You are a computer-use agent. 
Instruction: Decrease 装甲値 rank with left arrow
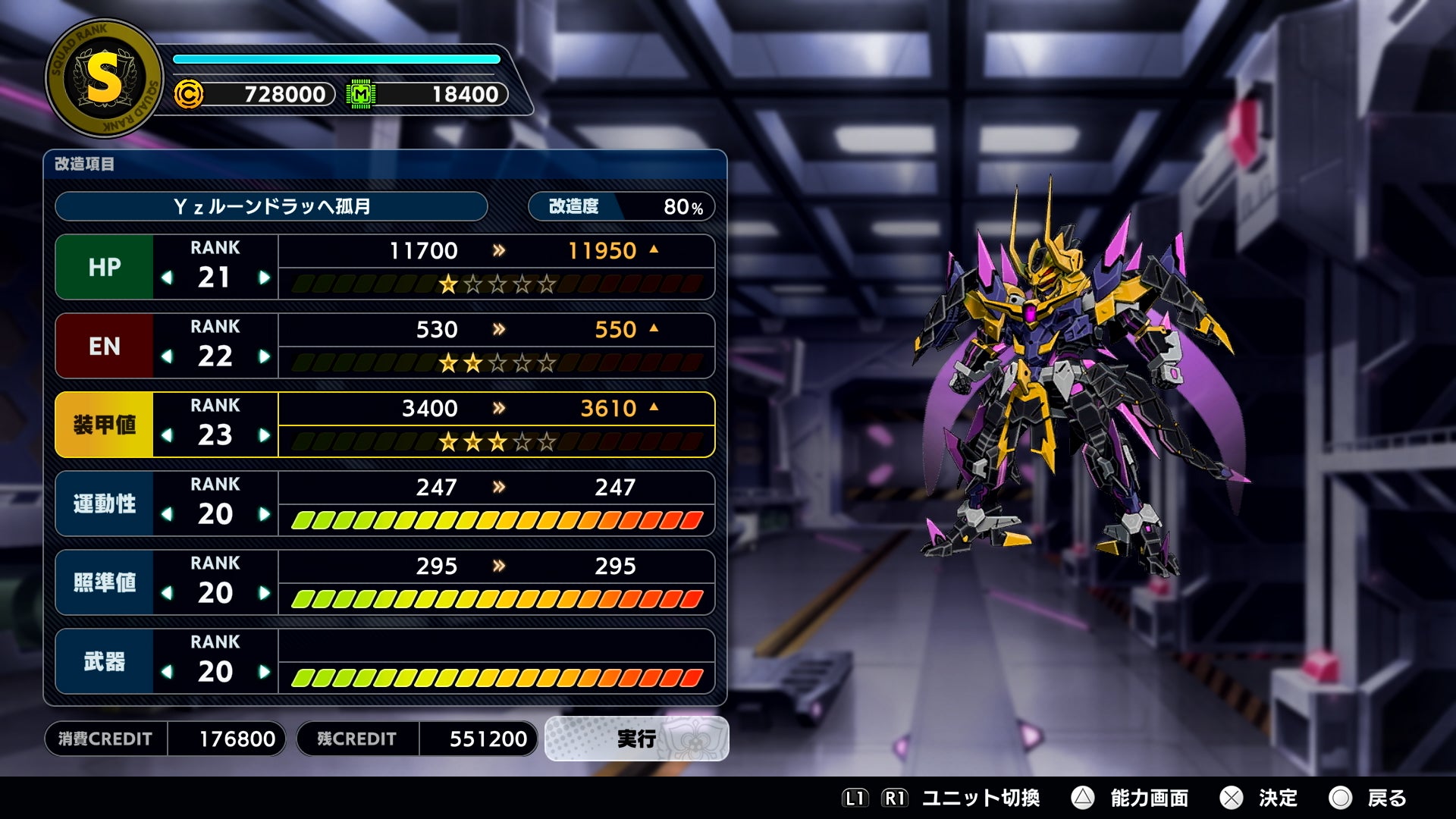point(167,435)
